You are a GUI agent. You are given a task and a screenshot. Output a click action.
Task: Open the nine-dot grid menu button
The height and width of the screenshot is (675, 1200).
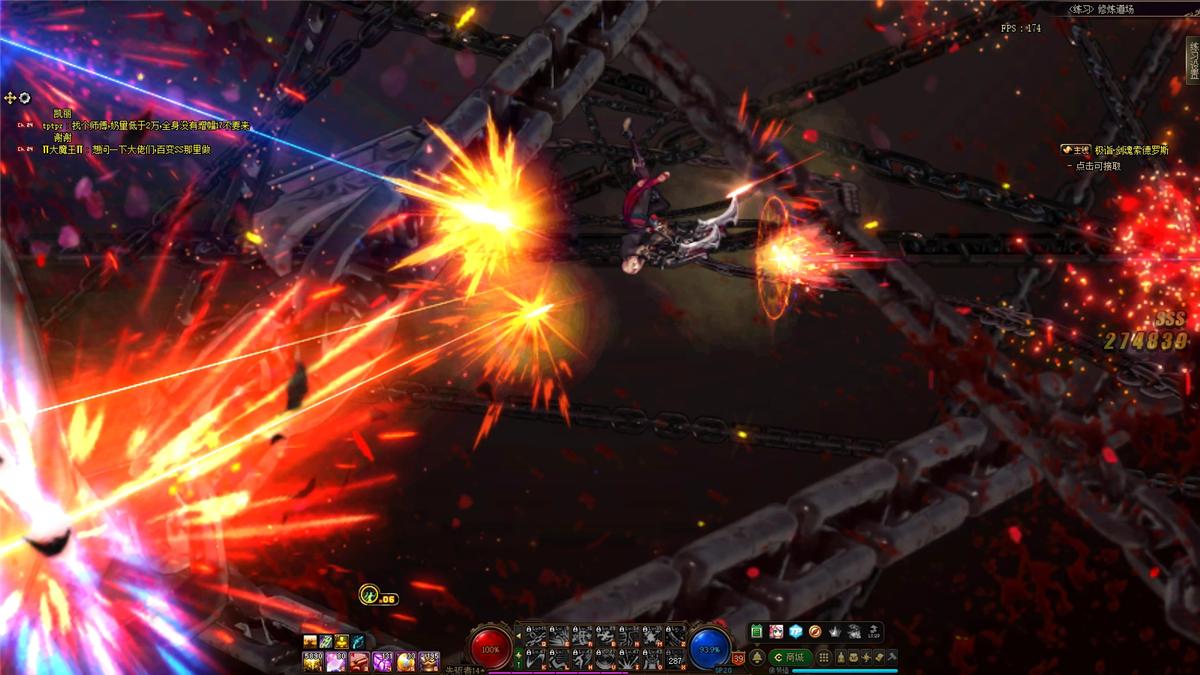coord(824,657)
